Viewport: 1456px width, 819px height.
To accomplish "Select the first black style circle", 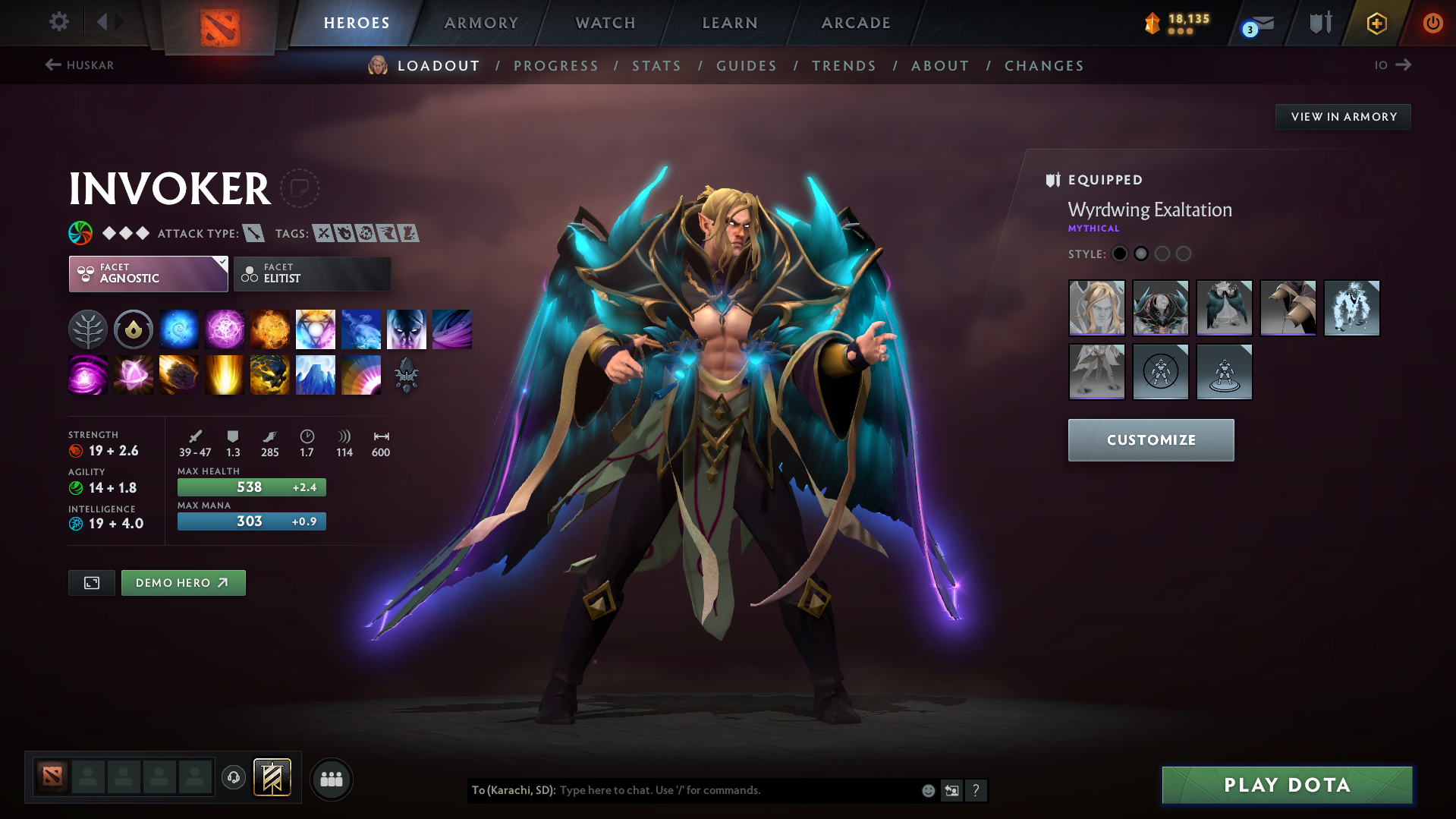I will [1120, 254].
